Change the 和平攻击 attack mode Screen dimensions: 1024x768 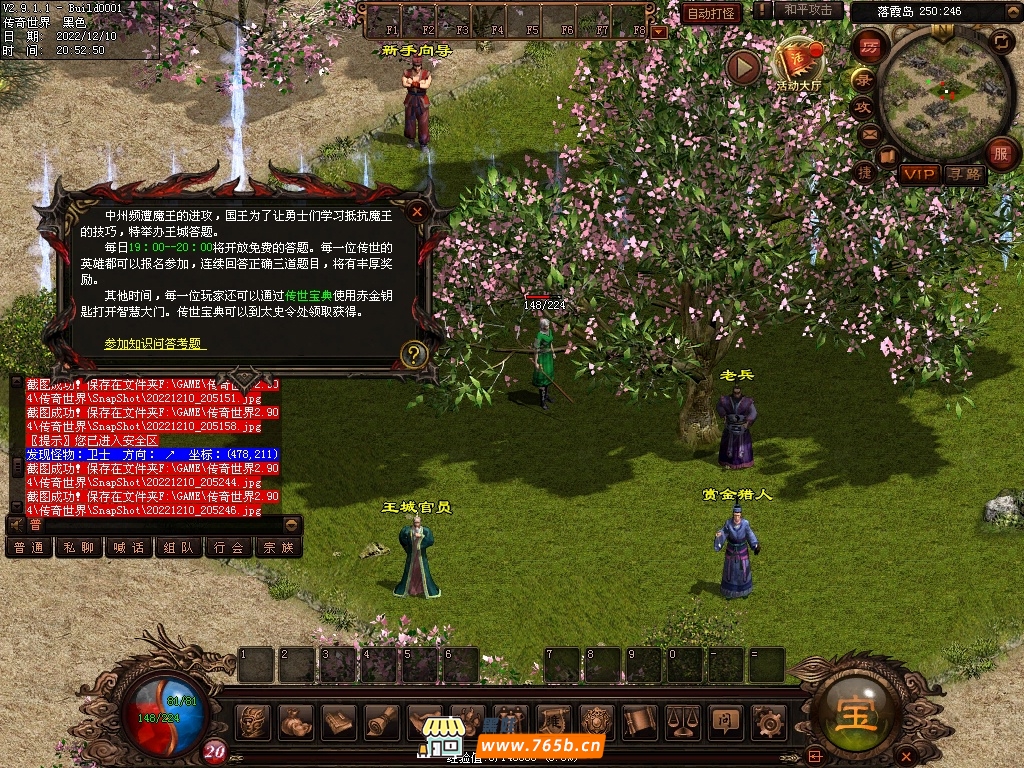(808, 10)
